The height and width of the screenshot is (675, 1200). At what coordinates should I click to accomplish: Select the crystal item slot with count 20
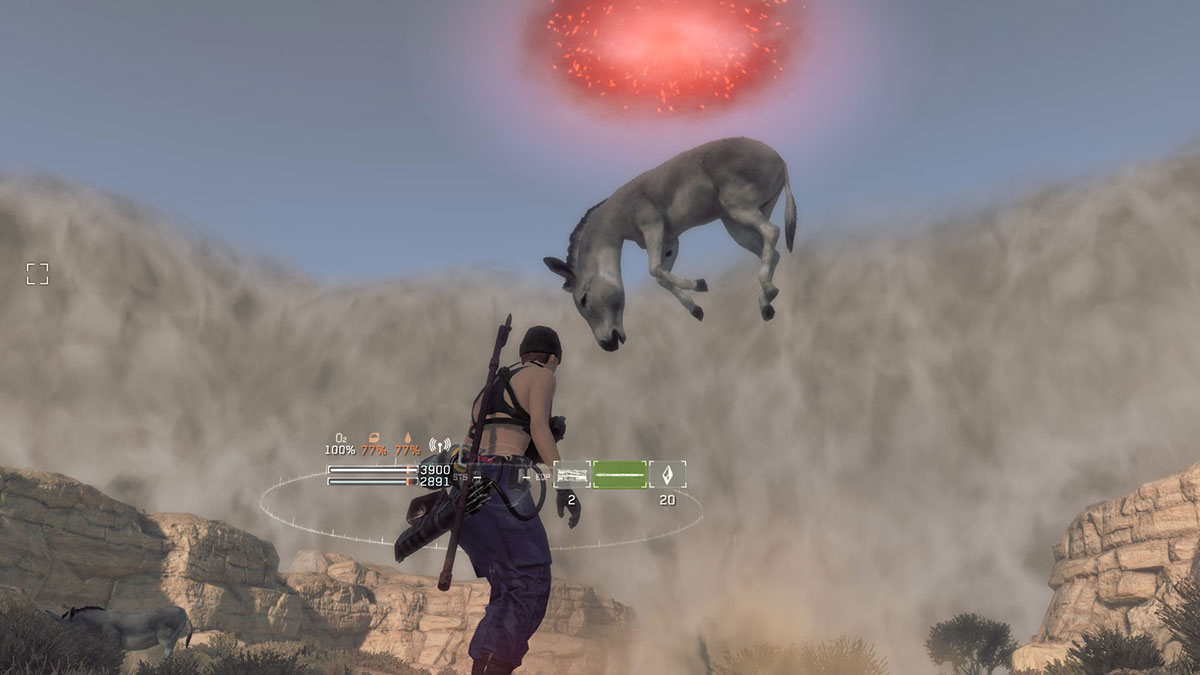click(x=667, y=474)
